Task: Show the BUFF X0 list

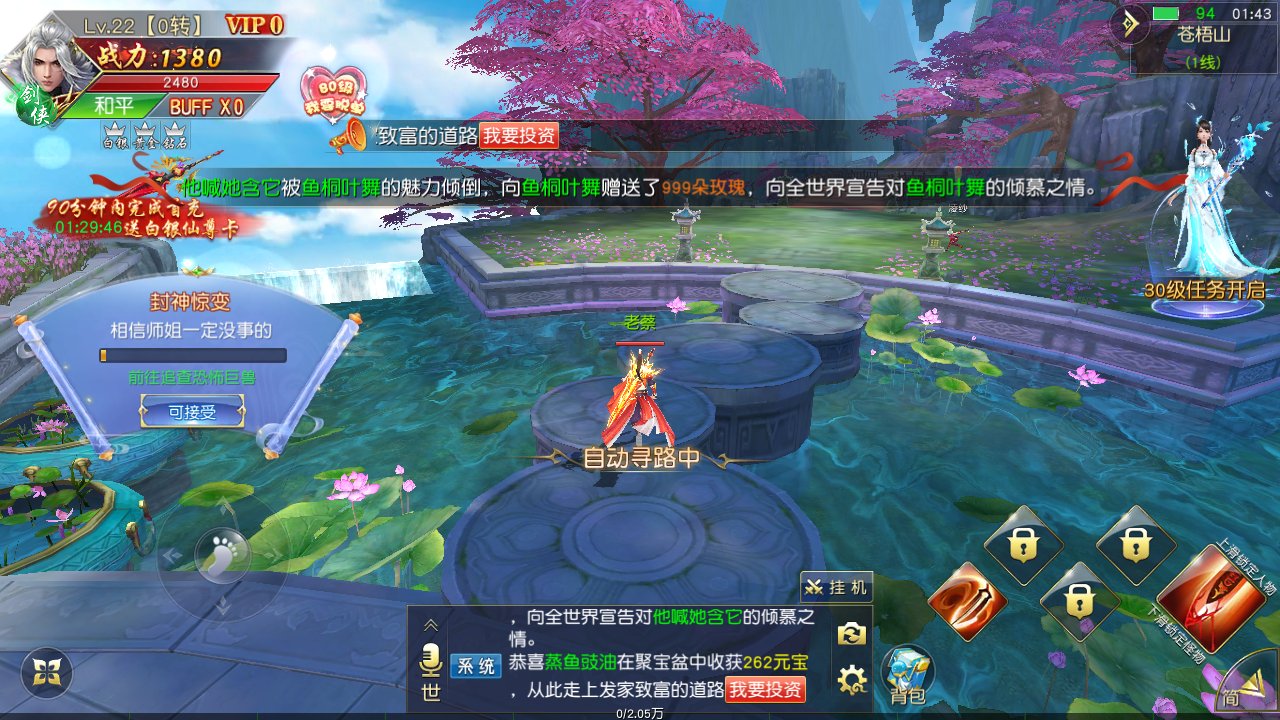Action: 206,107
